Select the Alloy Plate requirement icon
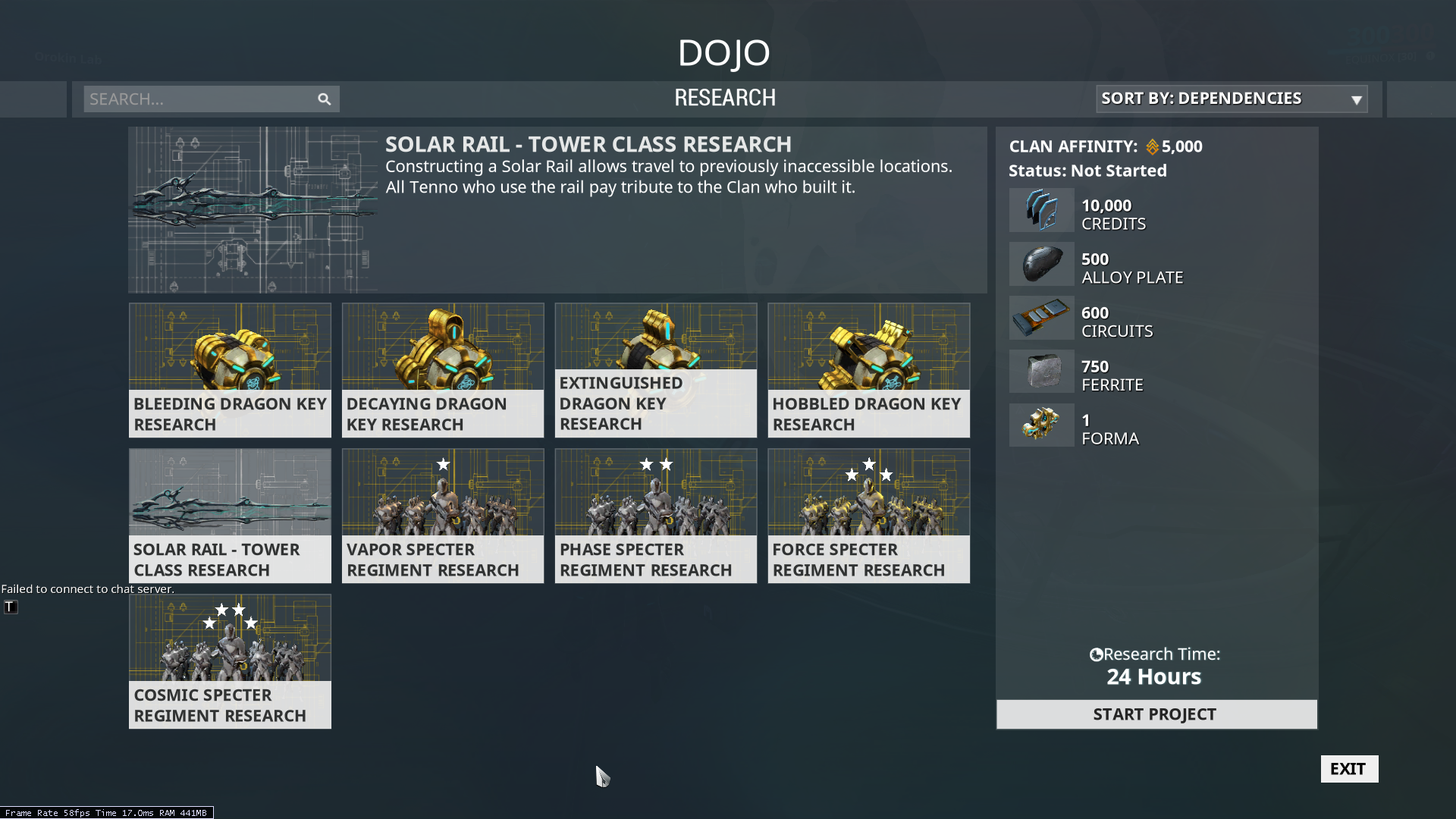The image size is (1456, 819). [x=1041, y=264]
